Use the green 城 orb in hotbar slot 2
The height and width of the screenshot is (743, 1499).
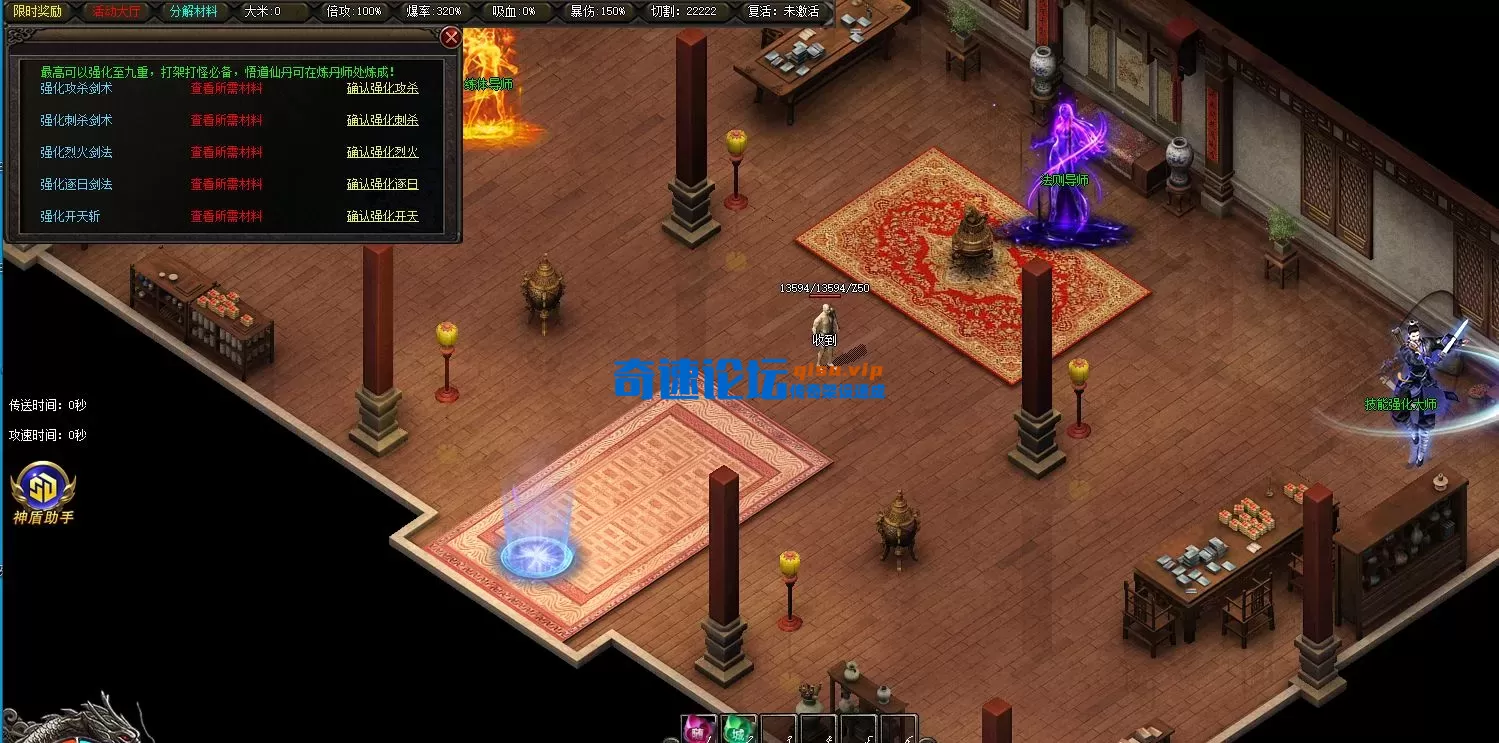739,730
